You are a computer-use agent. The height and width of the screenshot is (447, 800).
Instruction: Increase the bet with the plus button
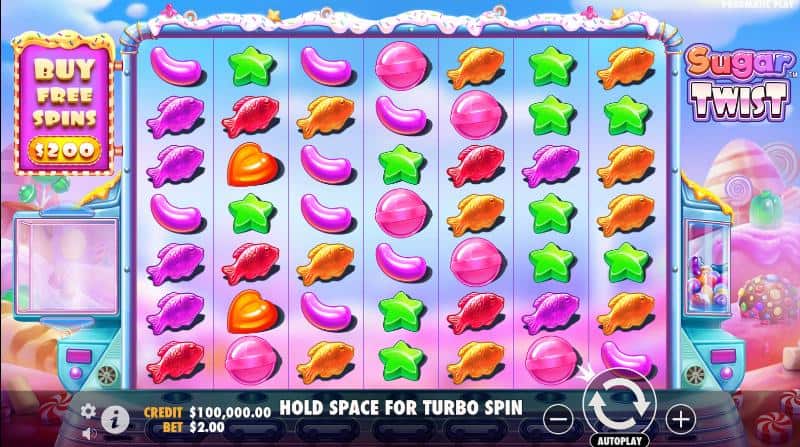tap(679, 417)
